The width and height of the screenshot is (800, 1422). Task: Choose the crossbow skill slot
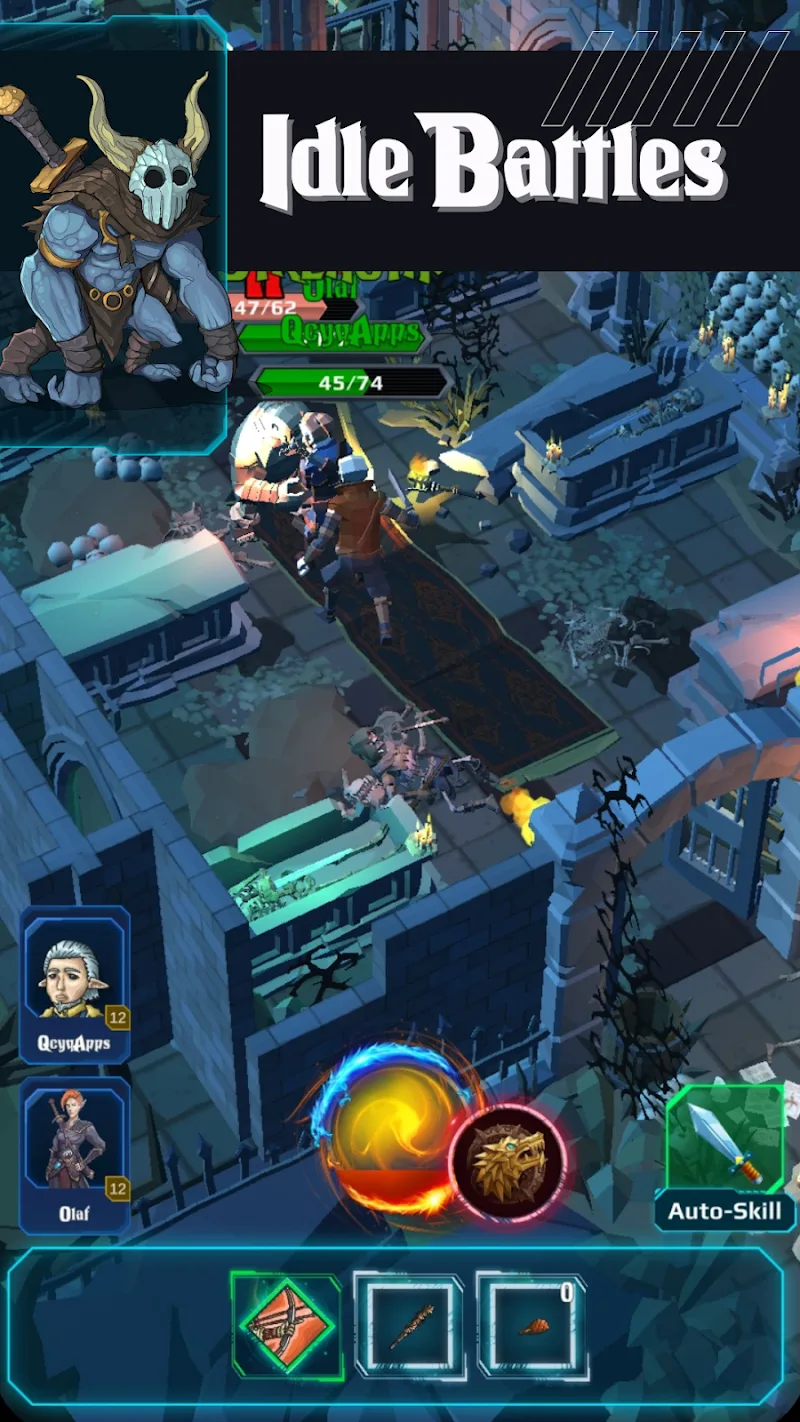[286, 1326]
